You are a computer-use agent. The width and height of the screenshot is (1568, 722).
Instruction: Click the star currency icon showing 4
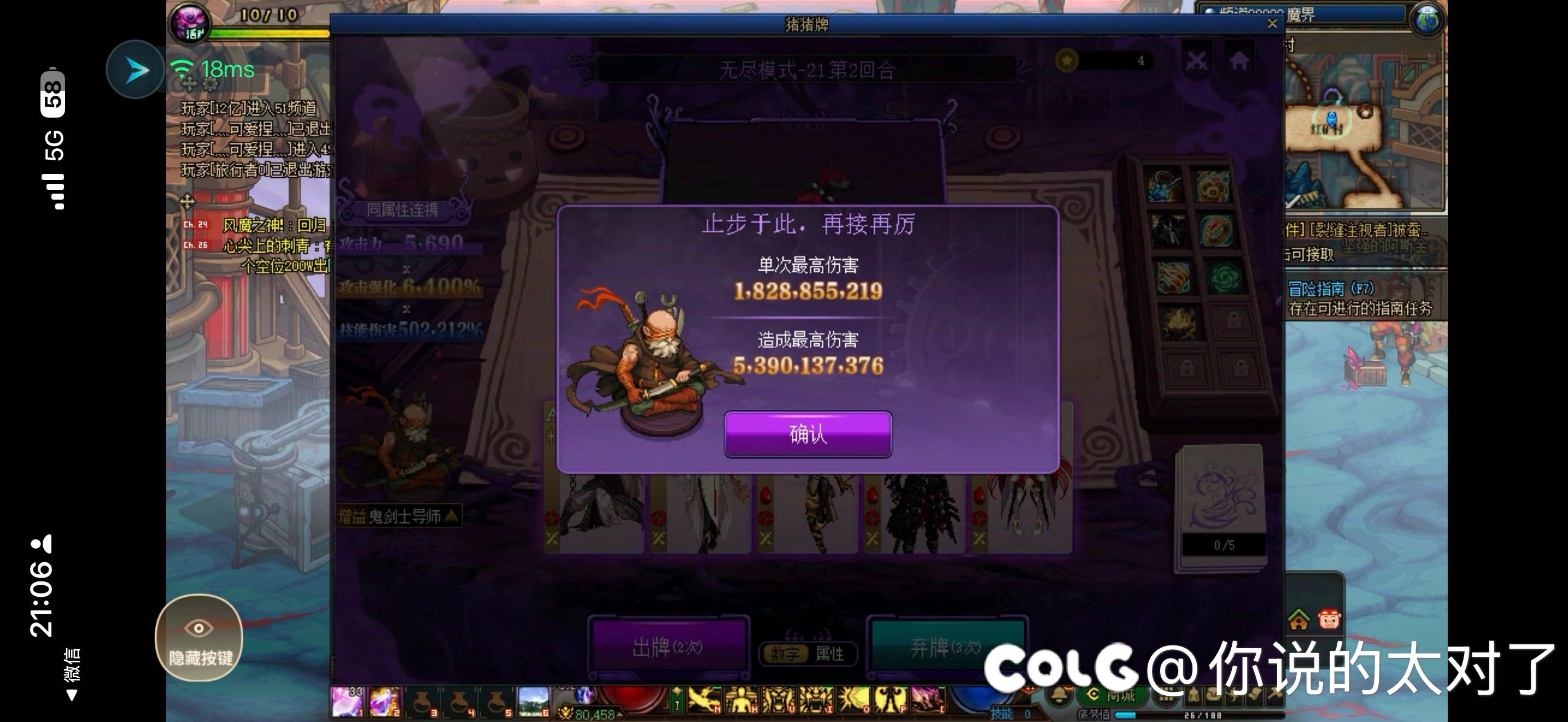coord(1068,60)
